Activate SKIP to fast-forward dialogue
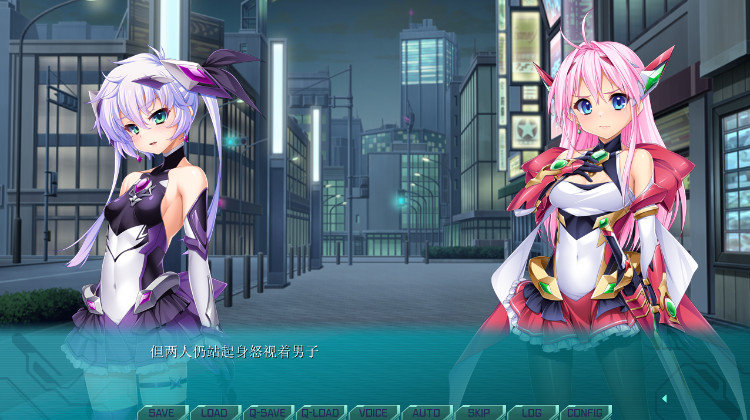Image resolution: width=750 pixels, height=420 pixels. 479,412
